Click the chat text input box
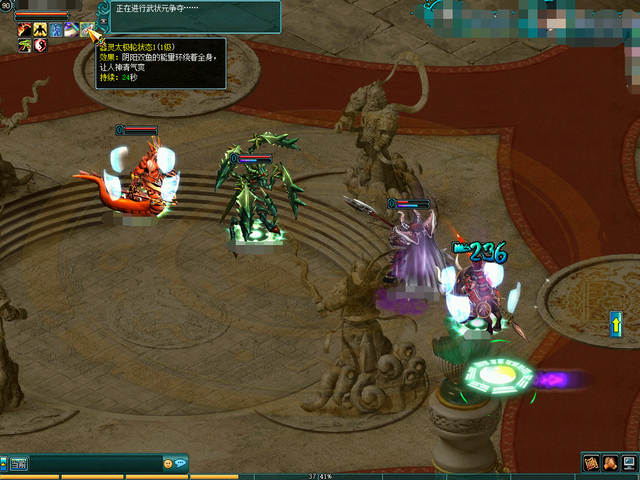 tap(95, 464)
